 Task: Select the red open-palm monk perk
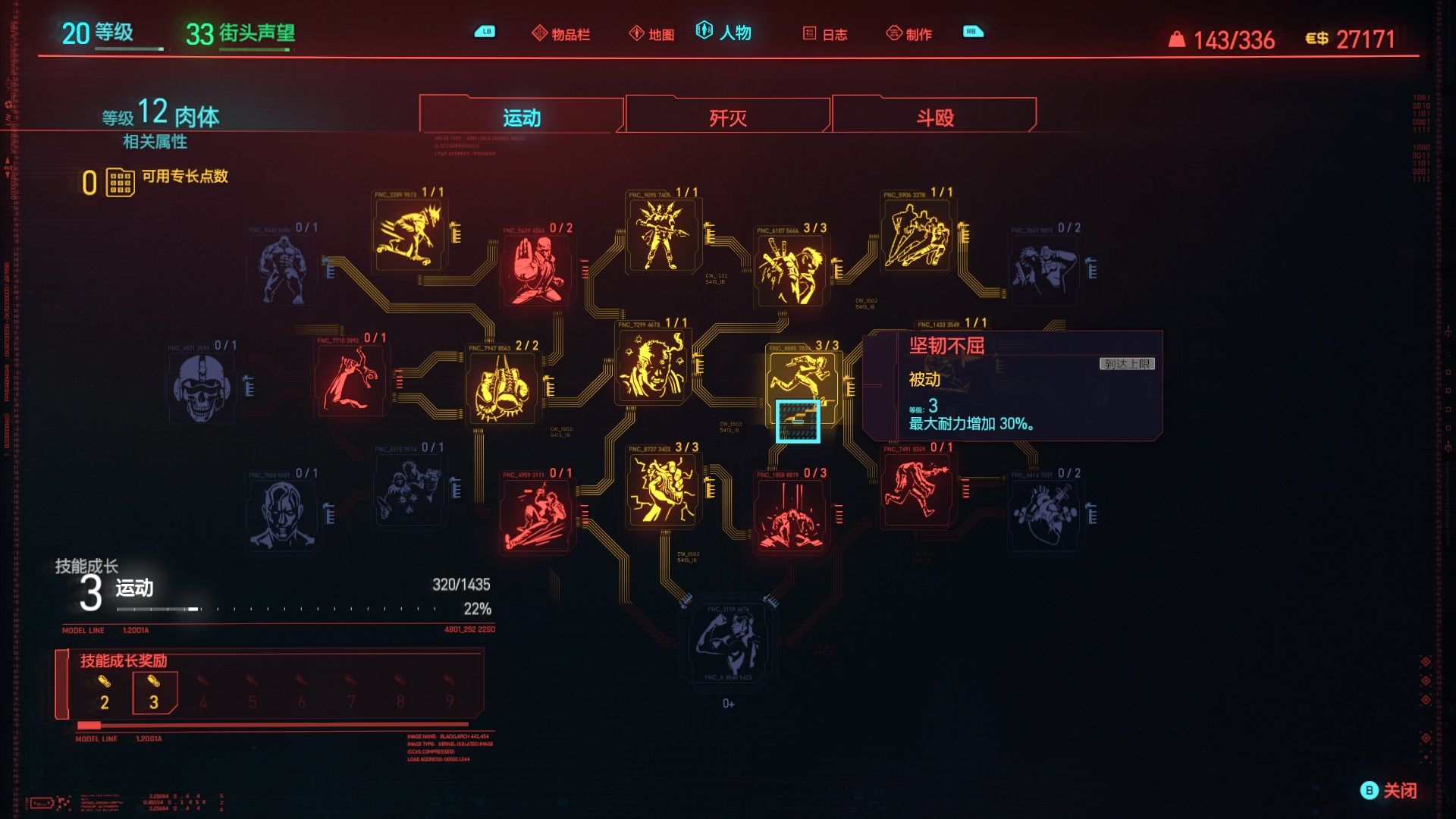coord(537,270)
